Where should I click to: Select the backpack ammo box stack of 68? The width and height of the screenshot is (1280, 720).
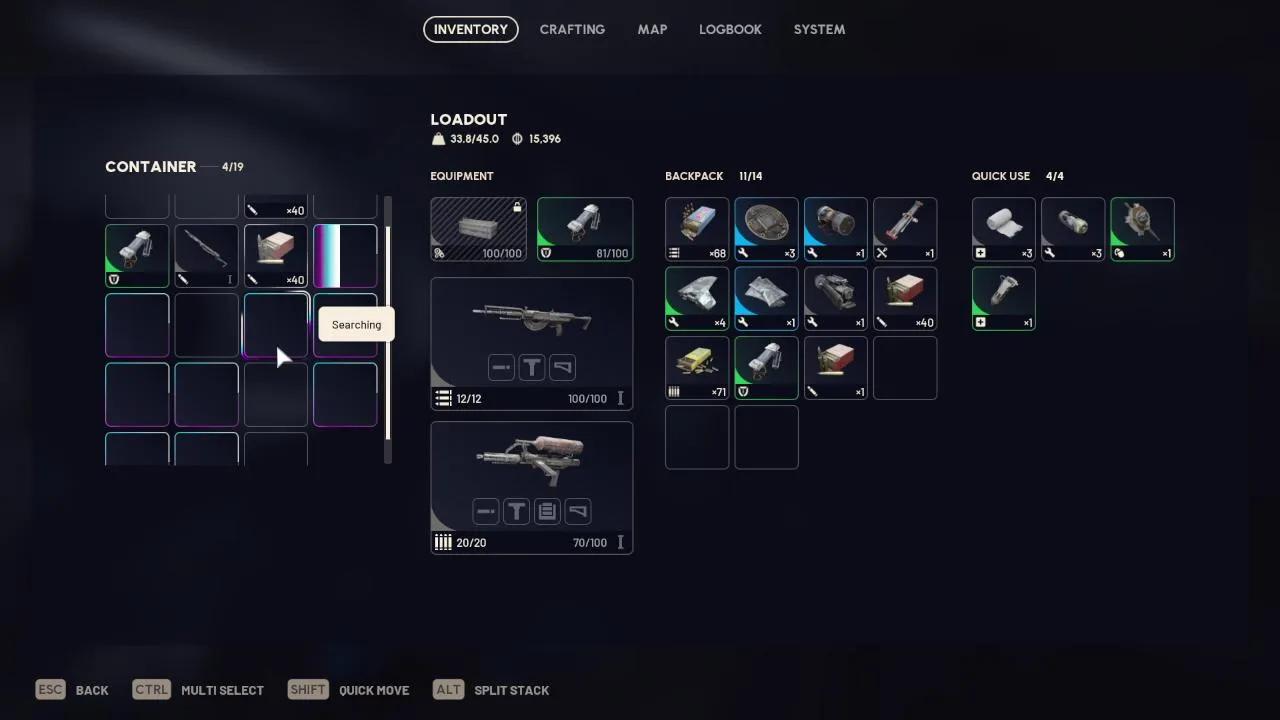[x=697, y=229]
